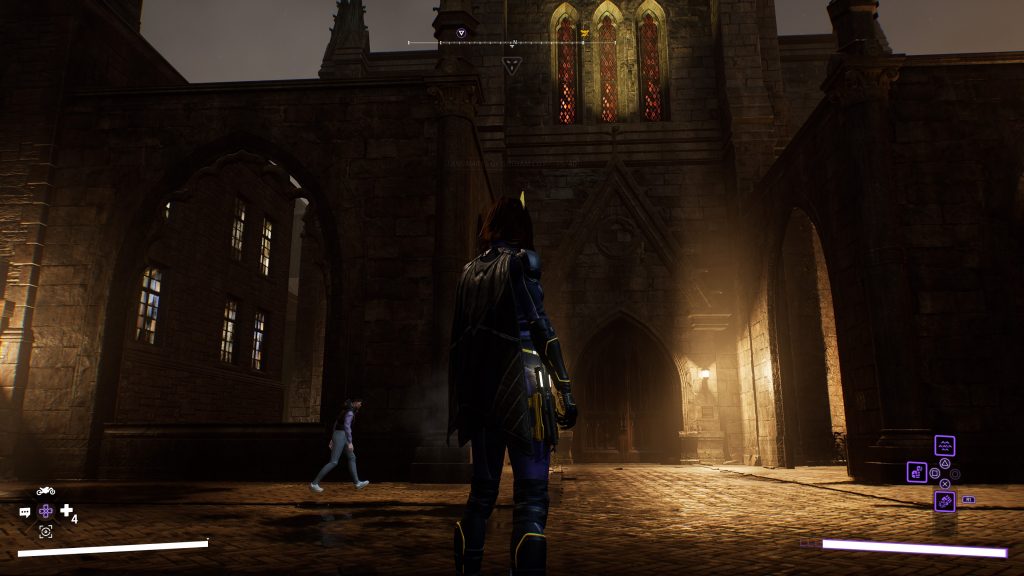The image size is (1024, 576).
Task: Open the chat speech bubble icon
Action: tap(25, 512)
